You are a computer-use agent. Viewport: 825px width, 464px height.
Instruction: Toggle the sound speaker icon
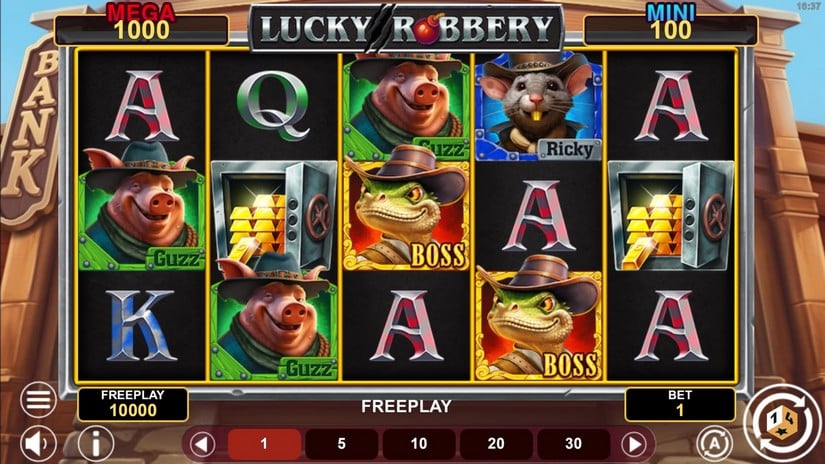[38, 442]
